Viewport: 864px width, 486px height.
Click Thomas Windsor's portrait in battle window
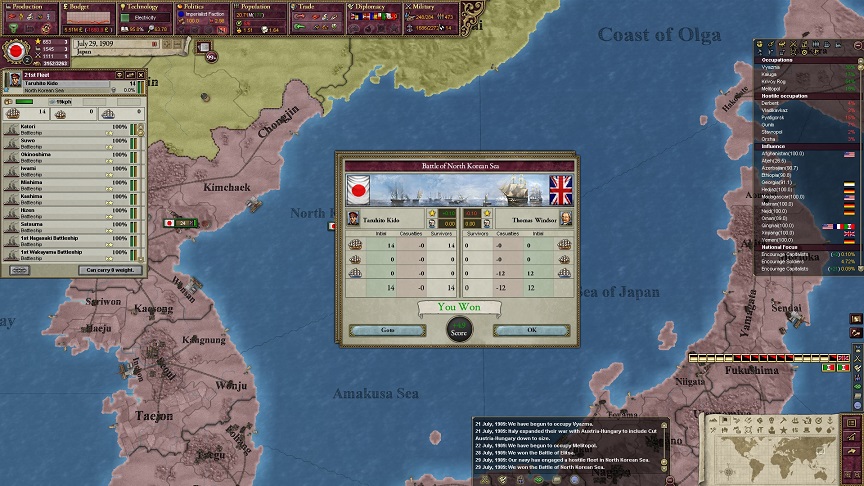pos(566,217)
